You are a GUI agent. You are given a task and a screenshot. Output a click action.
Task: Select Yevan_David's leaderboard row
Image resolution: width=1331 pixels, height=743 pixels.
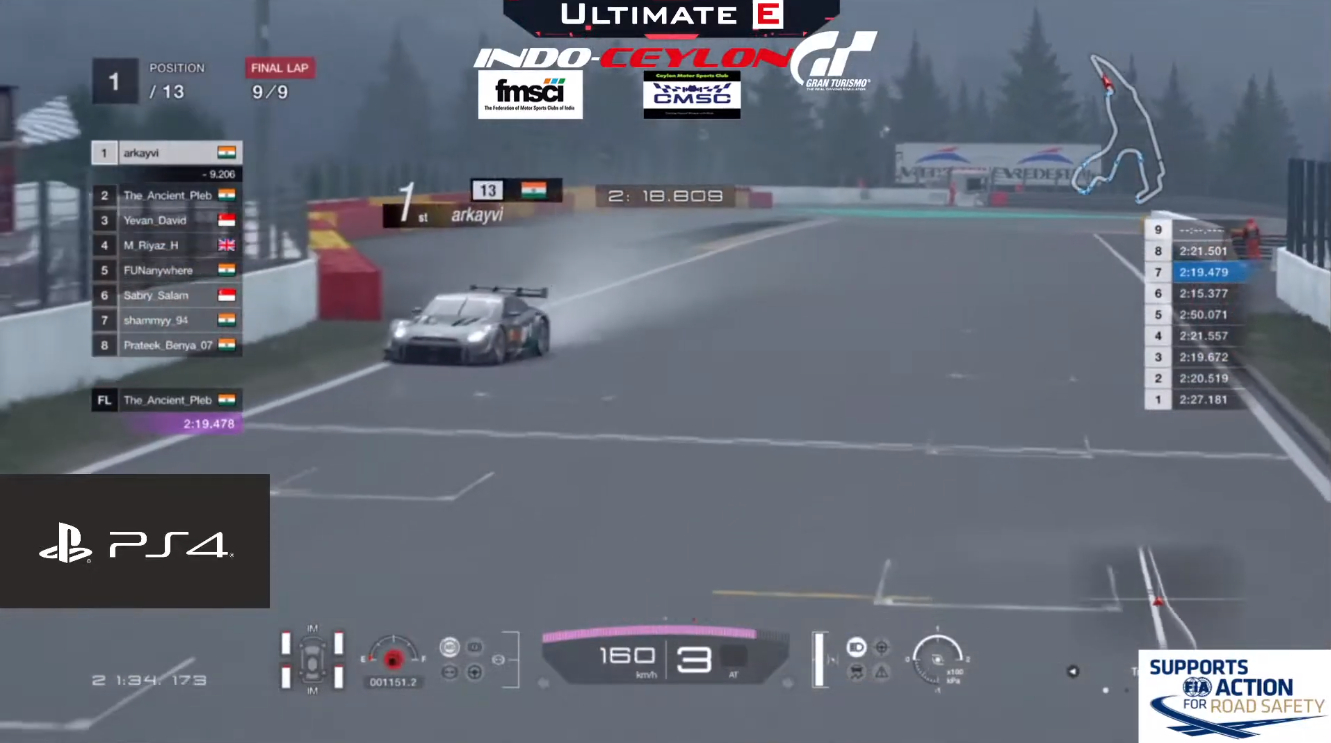pyautogui.click(x=166, y=220)
